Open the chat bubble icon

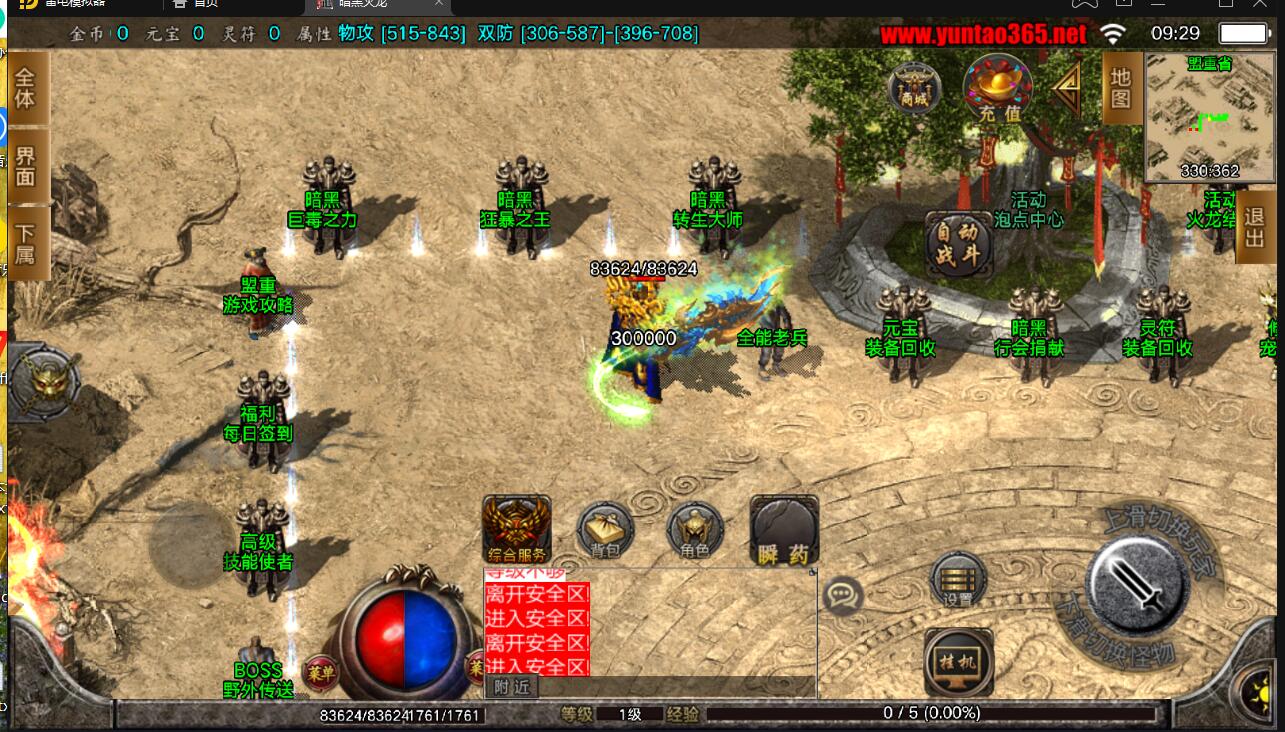843,597
